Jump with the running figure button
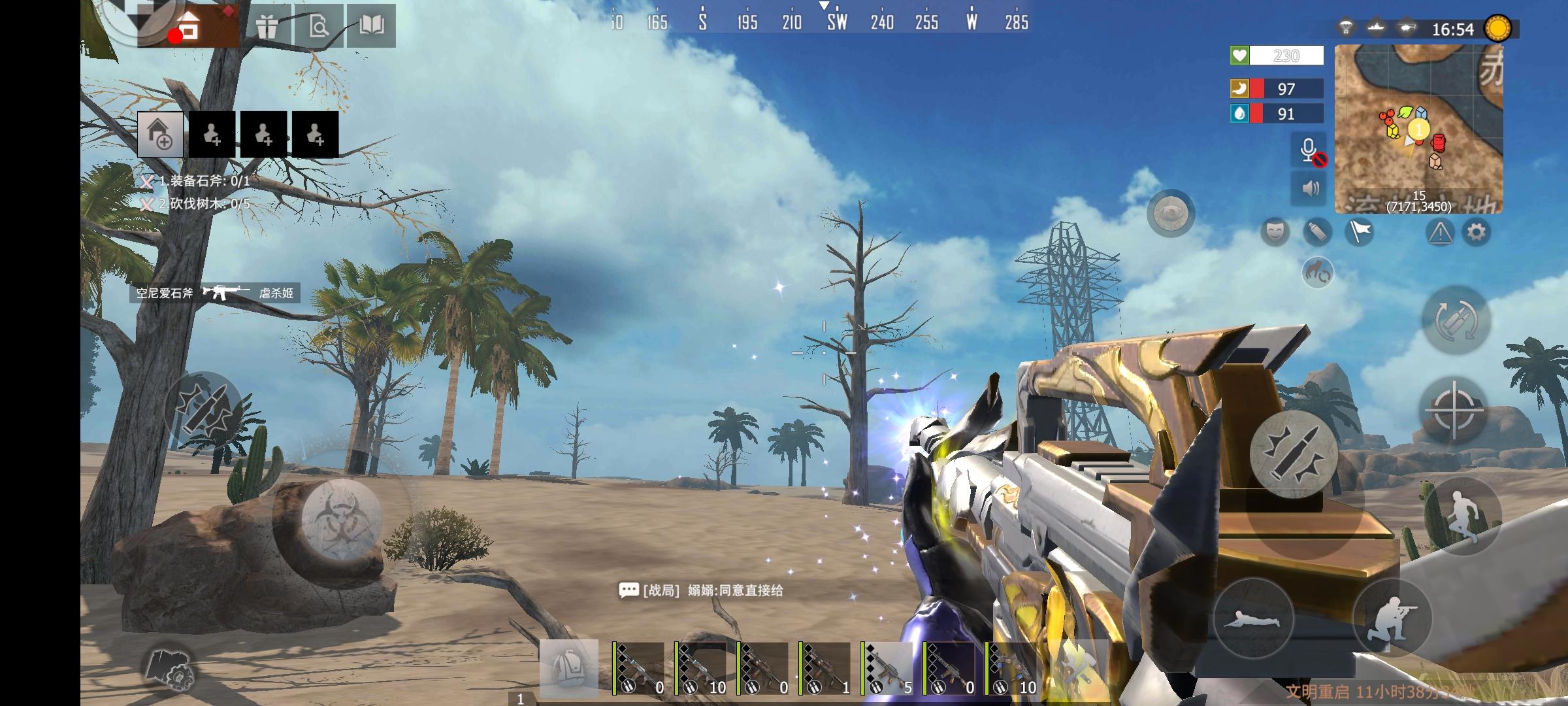The width and height of the screenshot is (1568, 706). 1462,516
